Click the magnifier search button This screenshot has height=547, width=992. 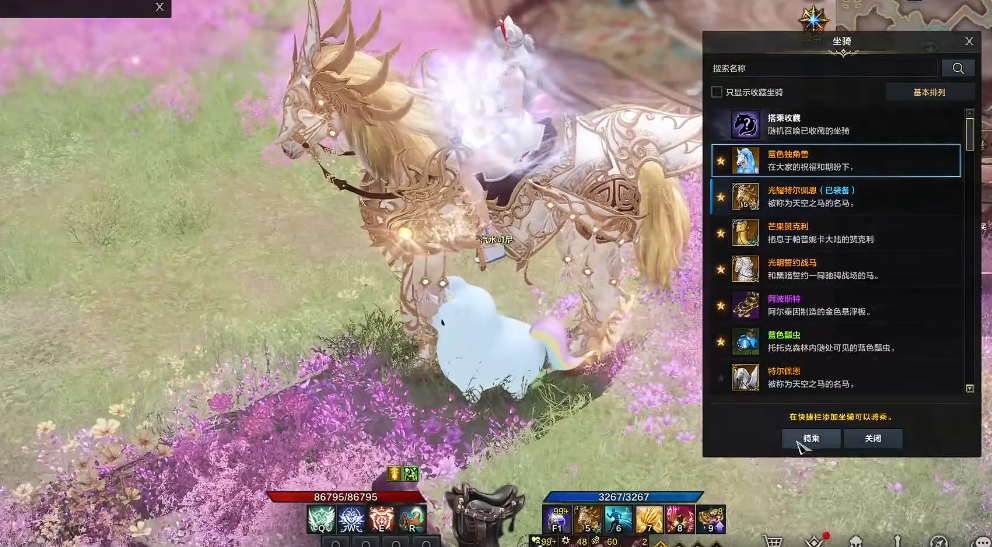pos(958,68)
